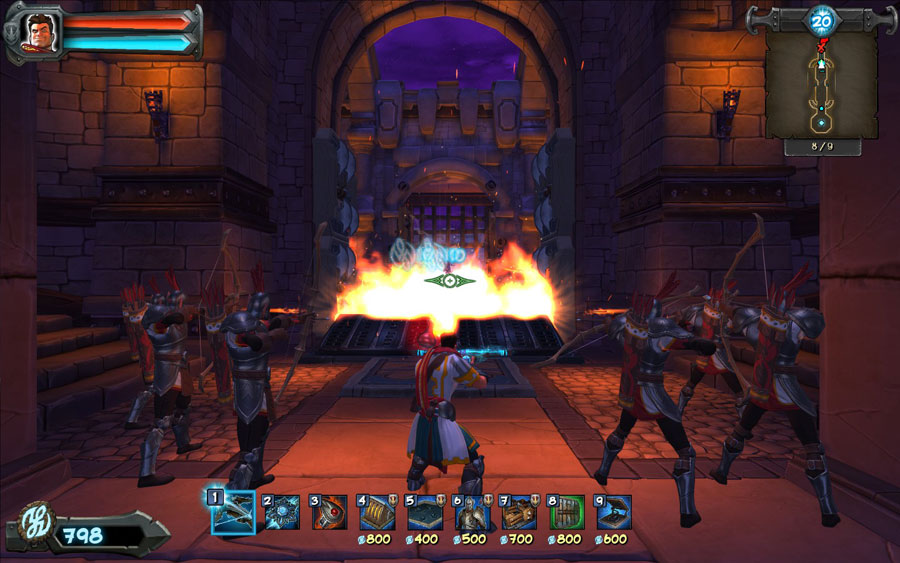Select the green barricade in slot 8

566,512
